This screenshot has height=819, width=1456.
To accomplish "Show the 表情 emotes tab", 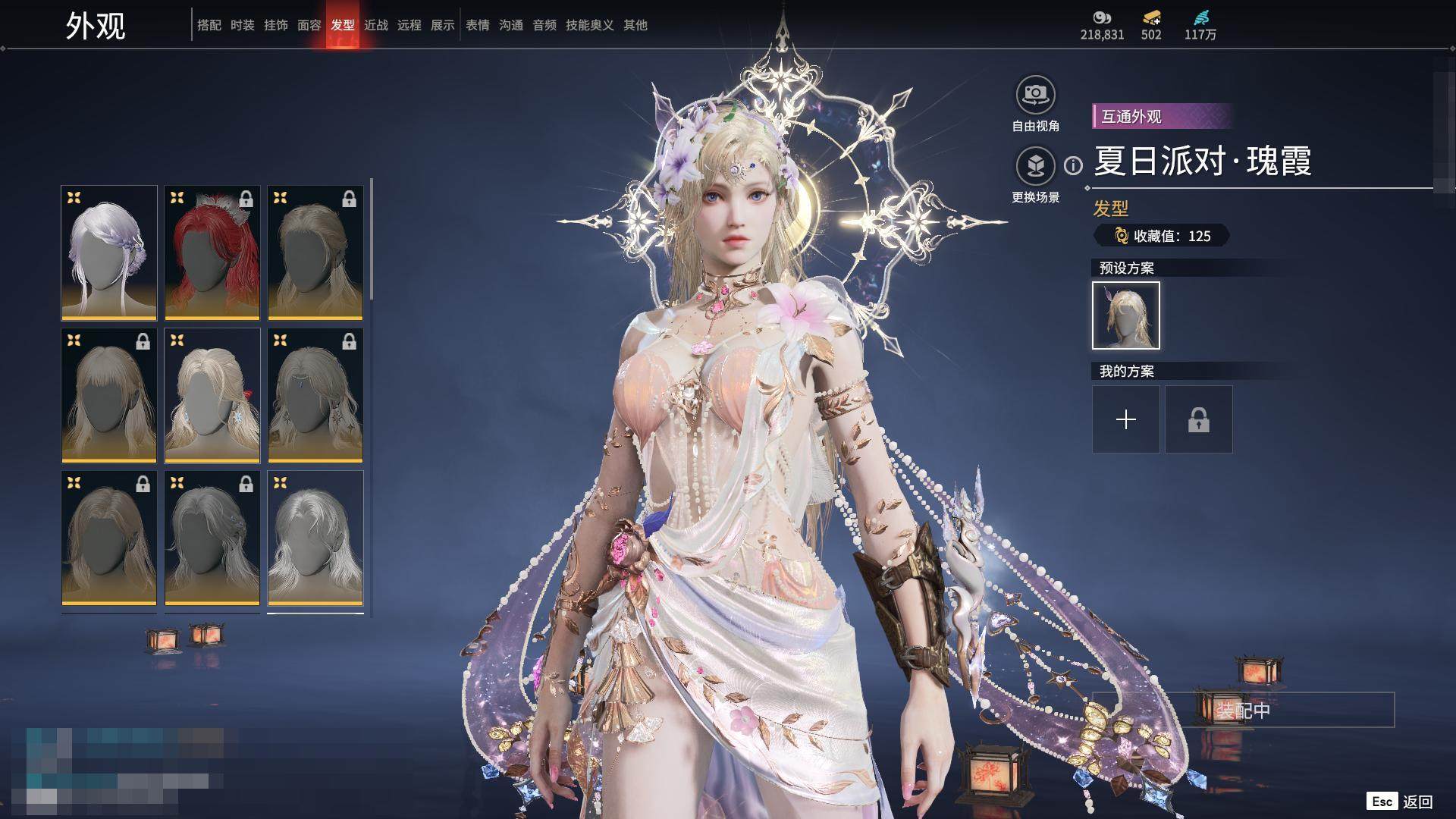I will 477,25.
